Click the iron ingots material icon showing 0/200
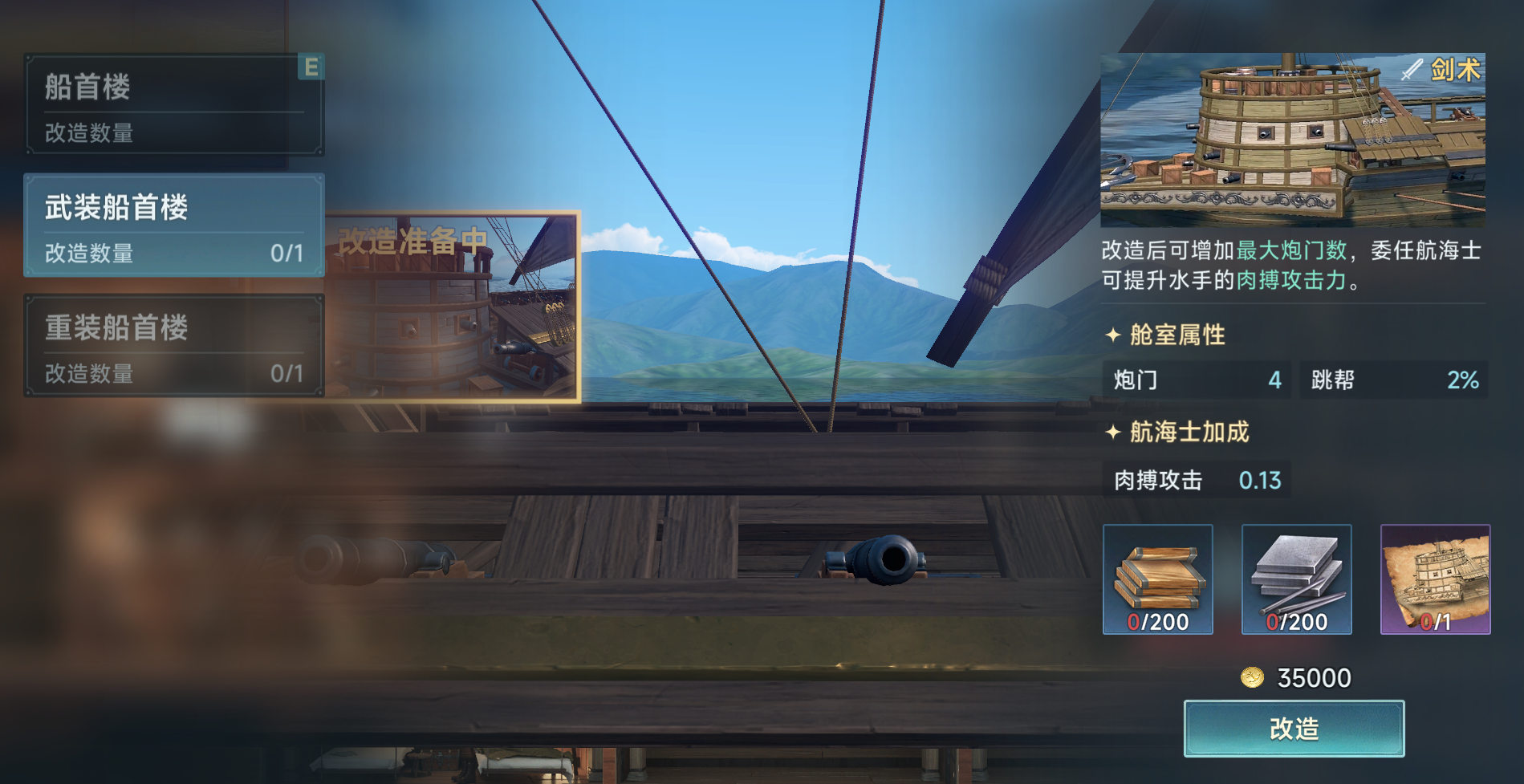 coord(1297,579)
